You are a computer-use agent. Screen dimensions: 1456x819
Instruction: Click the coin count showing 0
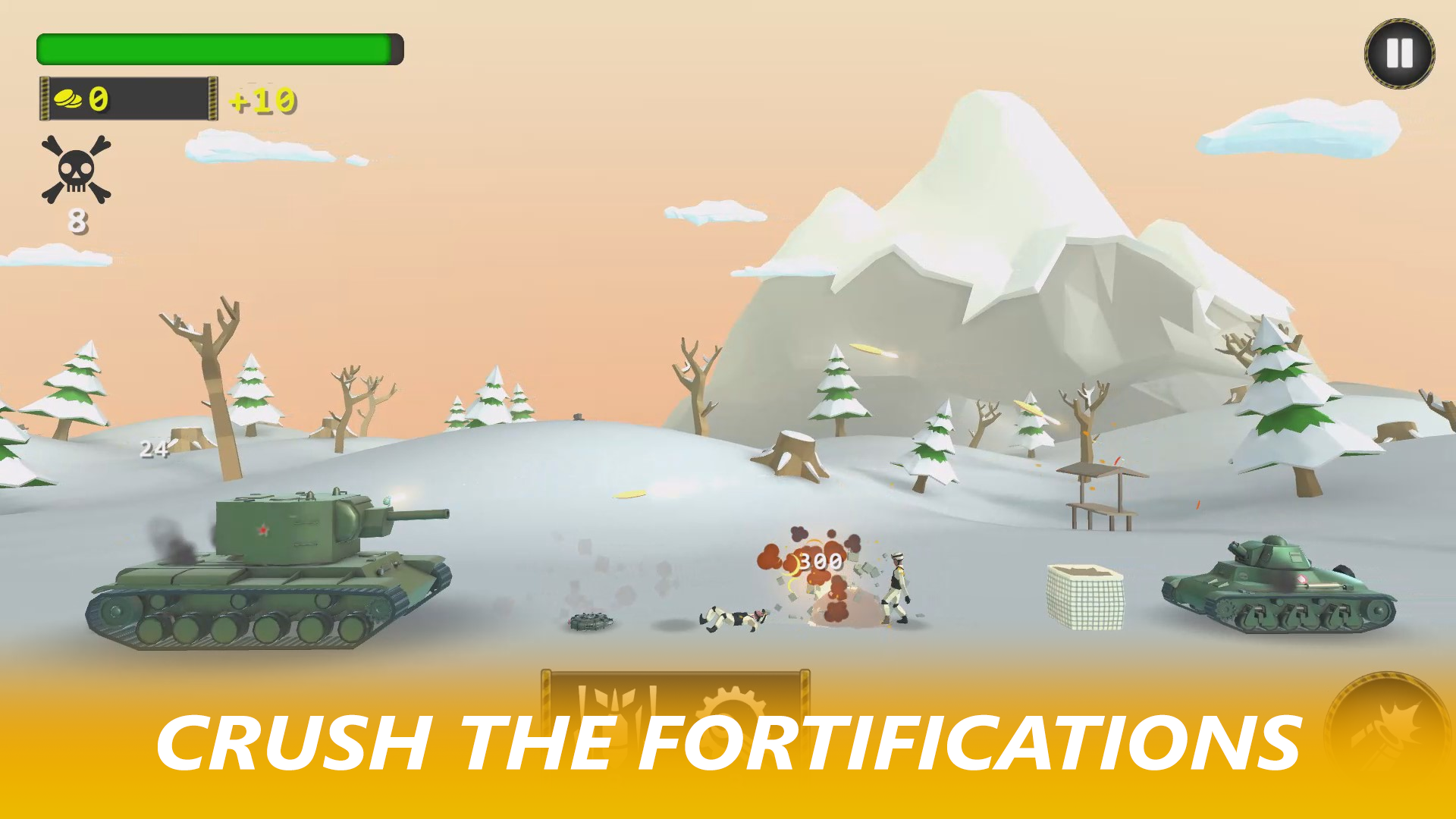tap(97, 98)
